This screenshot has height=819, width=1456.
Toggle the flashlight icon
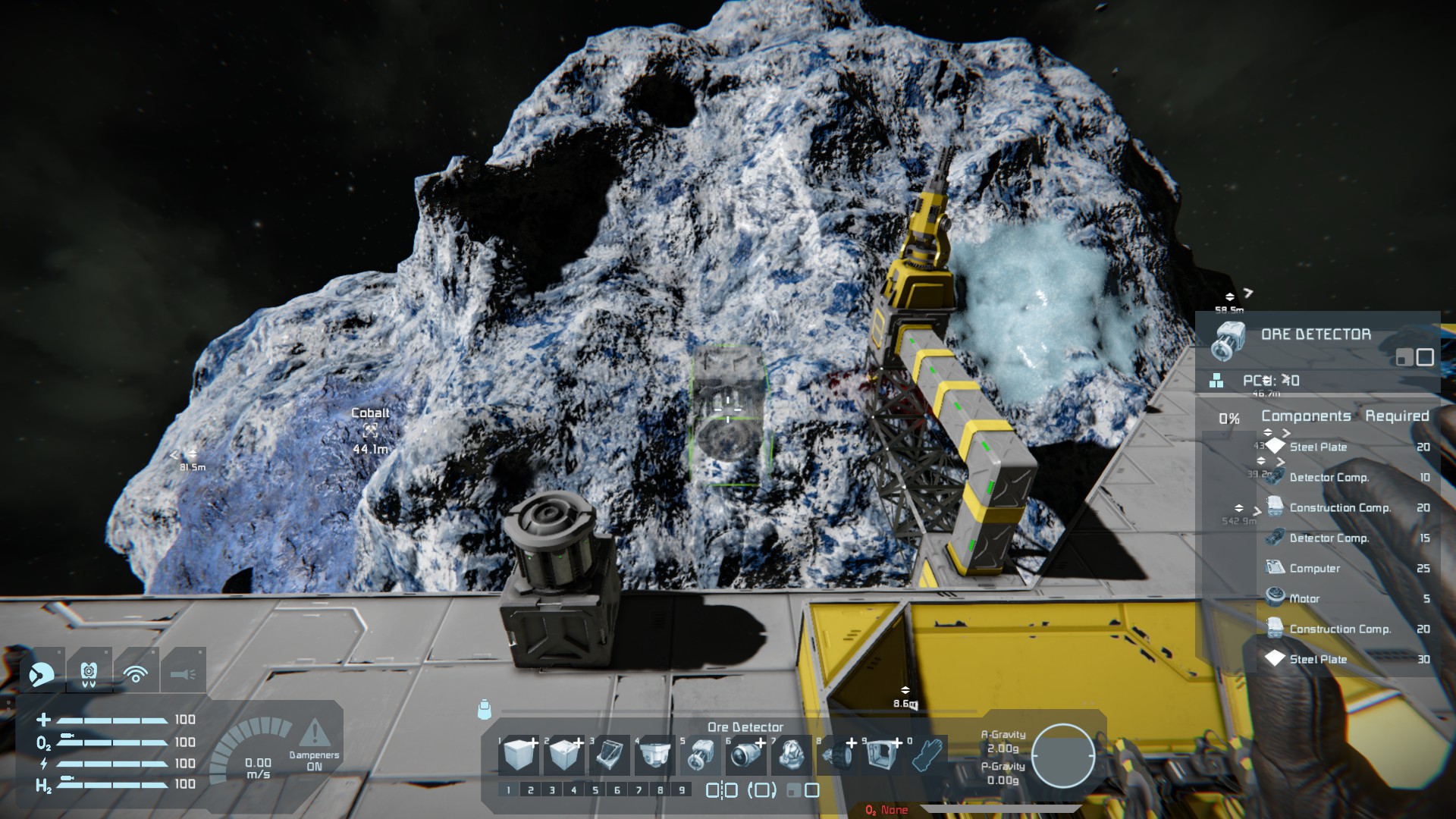[183, 673]
